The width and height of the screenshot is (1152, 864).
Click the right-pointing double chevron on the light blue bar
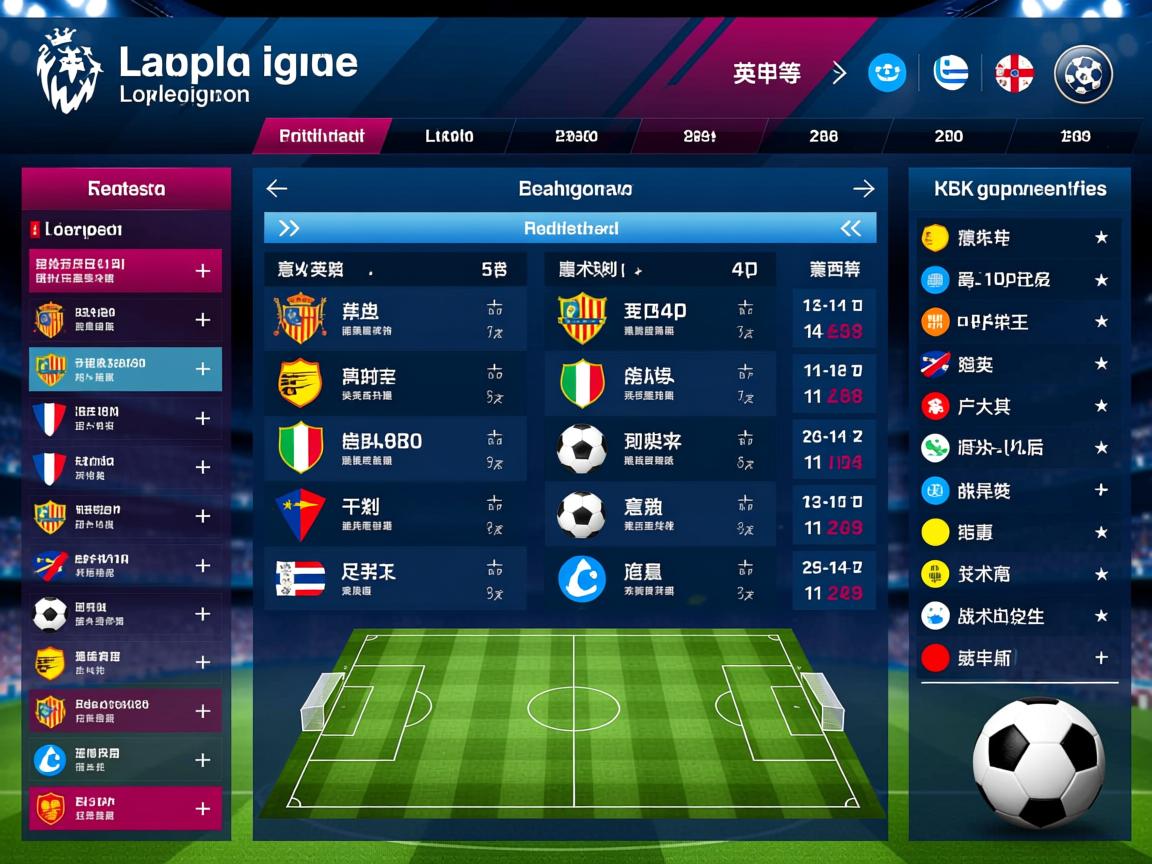click(x=288, y=228)
